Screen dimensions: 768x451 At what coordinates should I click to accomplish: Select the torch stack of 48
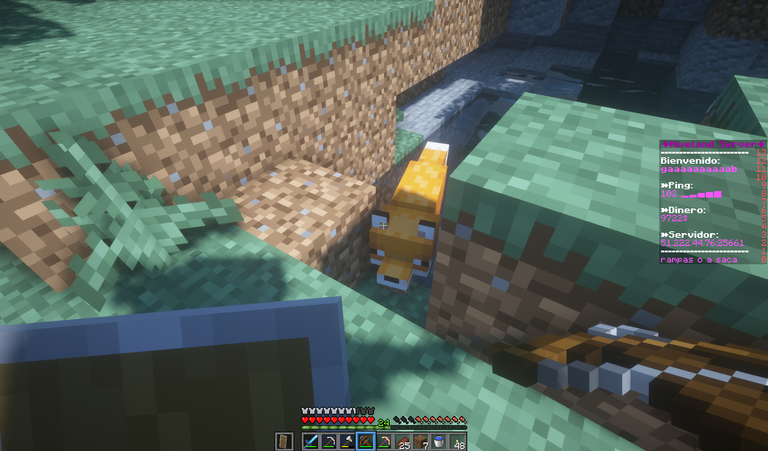point(458,441)
